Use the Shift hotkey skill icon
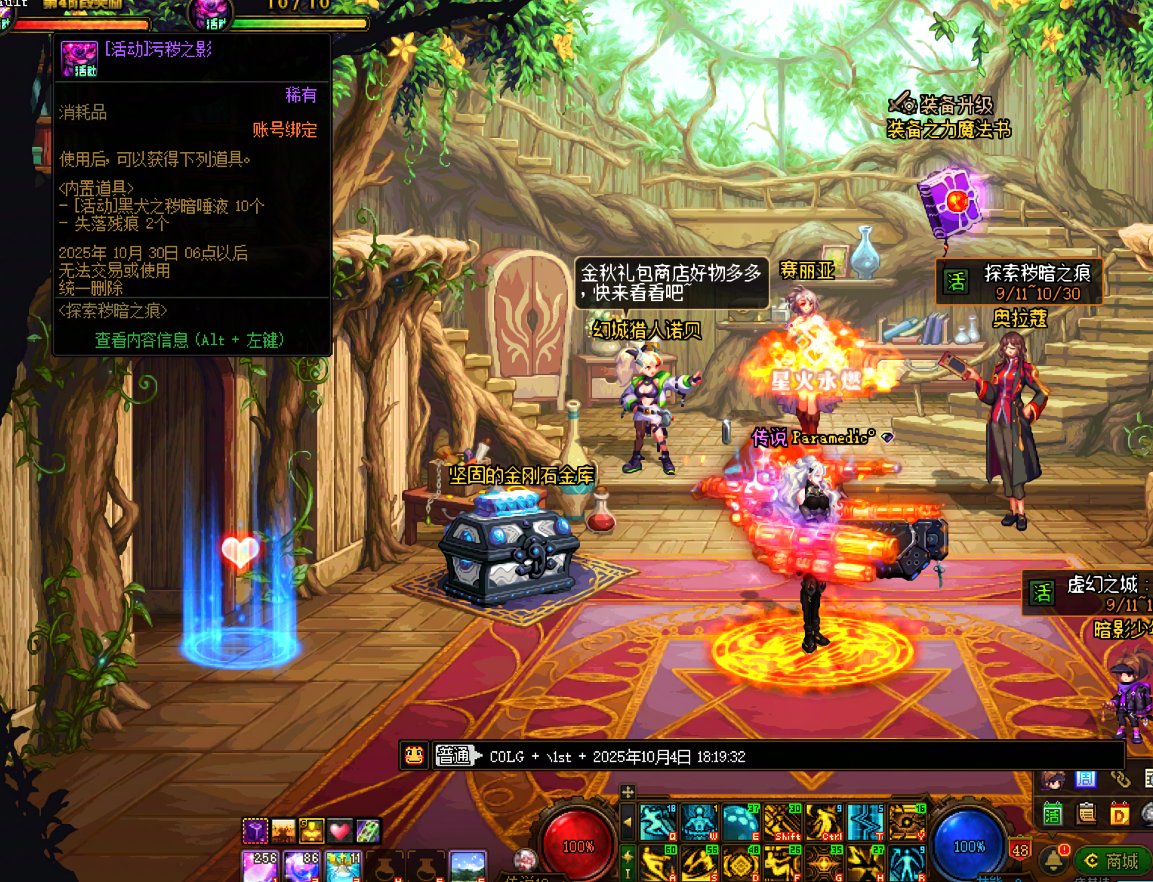Viewport: 1153px width, 882px height. tap(782, 822)
